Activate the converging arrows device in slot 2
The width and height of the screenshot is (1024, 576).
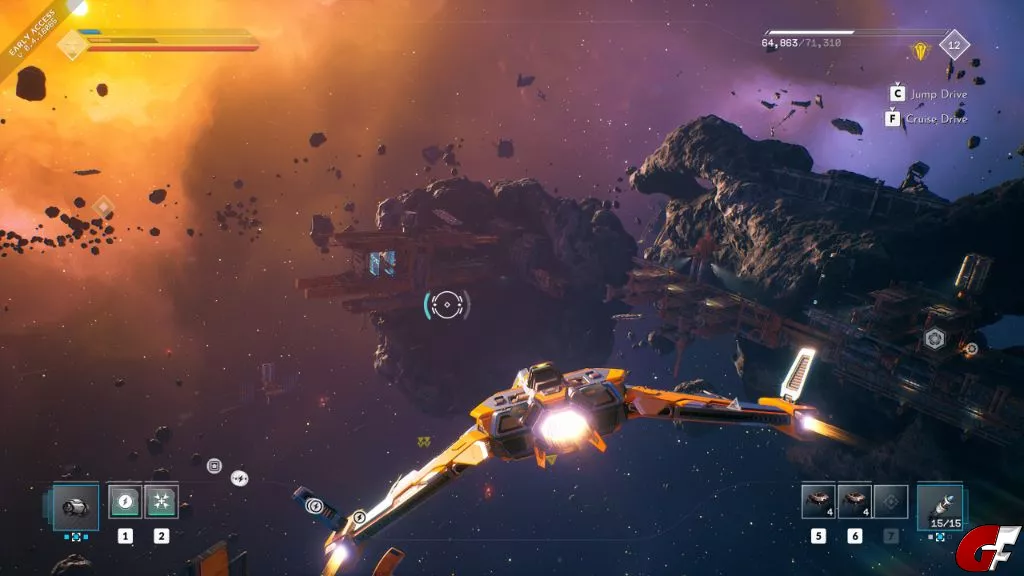pyautogui.click(x=161, y=501)
